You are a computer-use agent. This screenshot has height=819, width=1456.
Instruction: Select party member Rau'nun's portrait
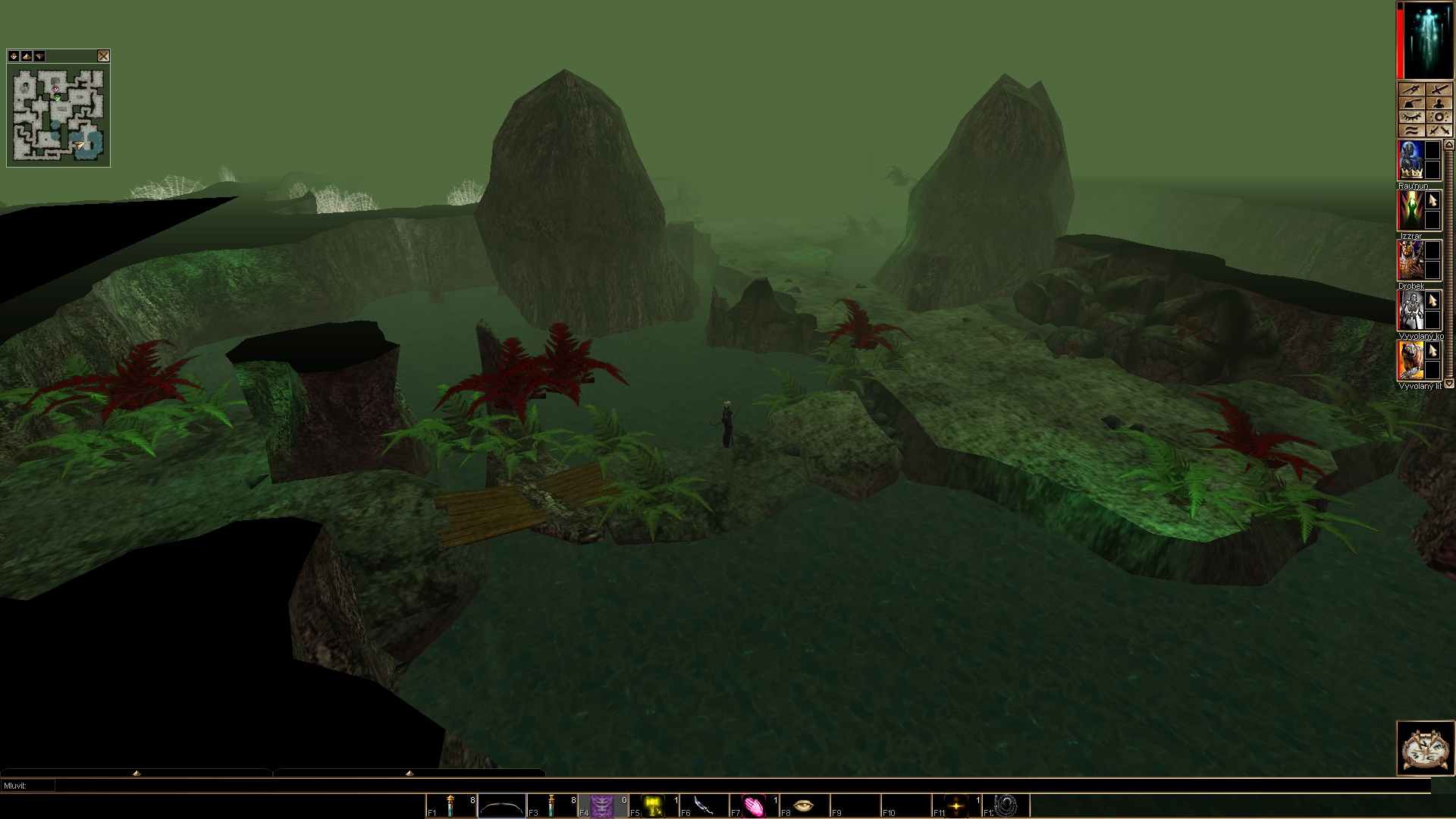(1410, 160)
